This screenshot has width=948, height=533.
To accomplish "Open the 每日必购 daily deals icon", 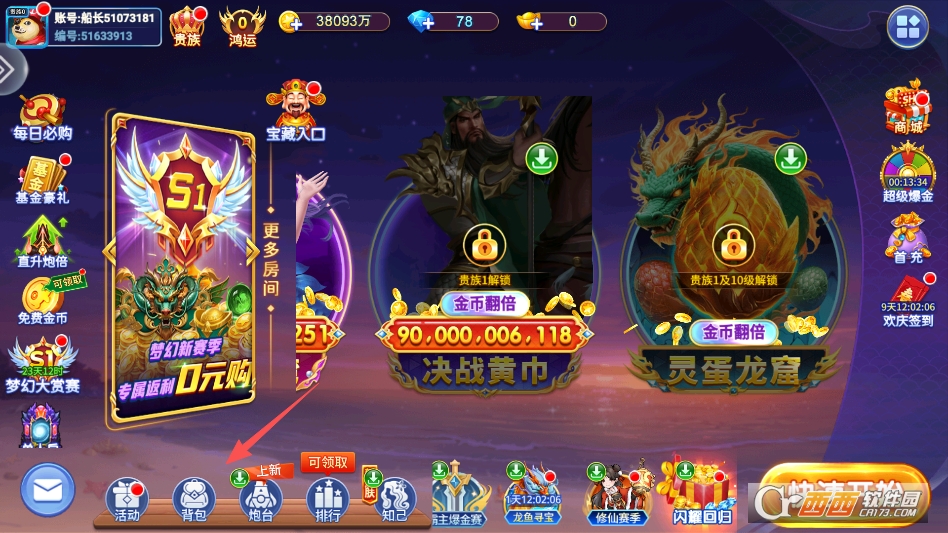I will point(42,115).
